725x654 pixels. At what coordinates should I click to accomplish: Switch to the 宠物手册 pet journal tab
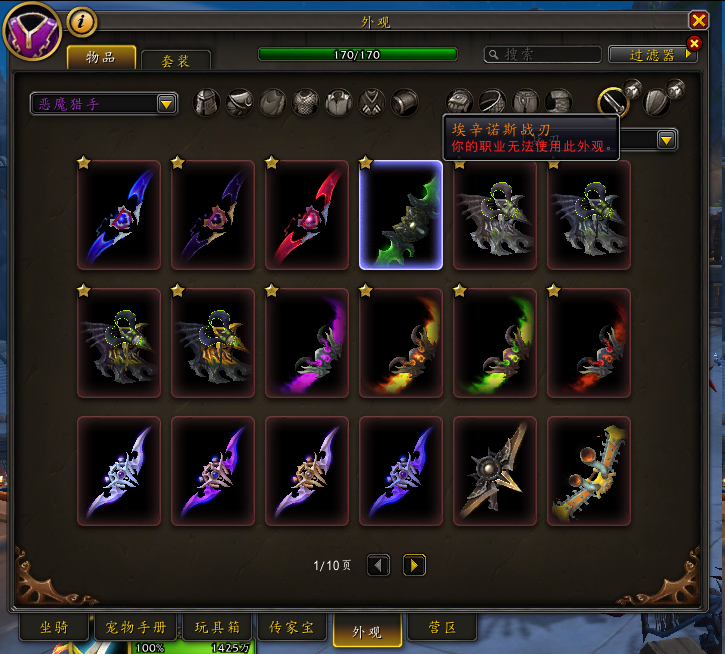134,628
